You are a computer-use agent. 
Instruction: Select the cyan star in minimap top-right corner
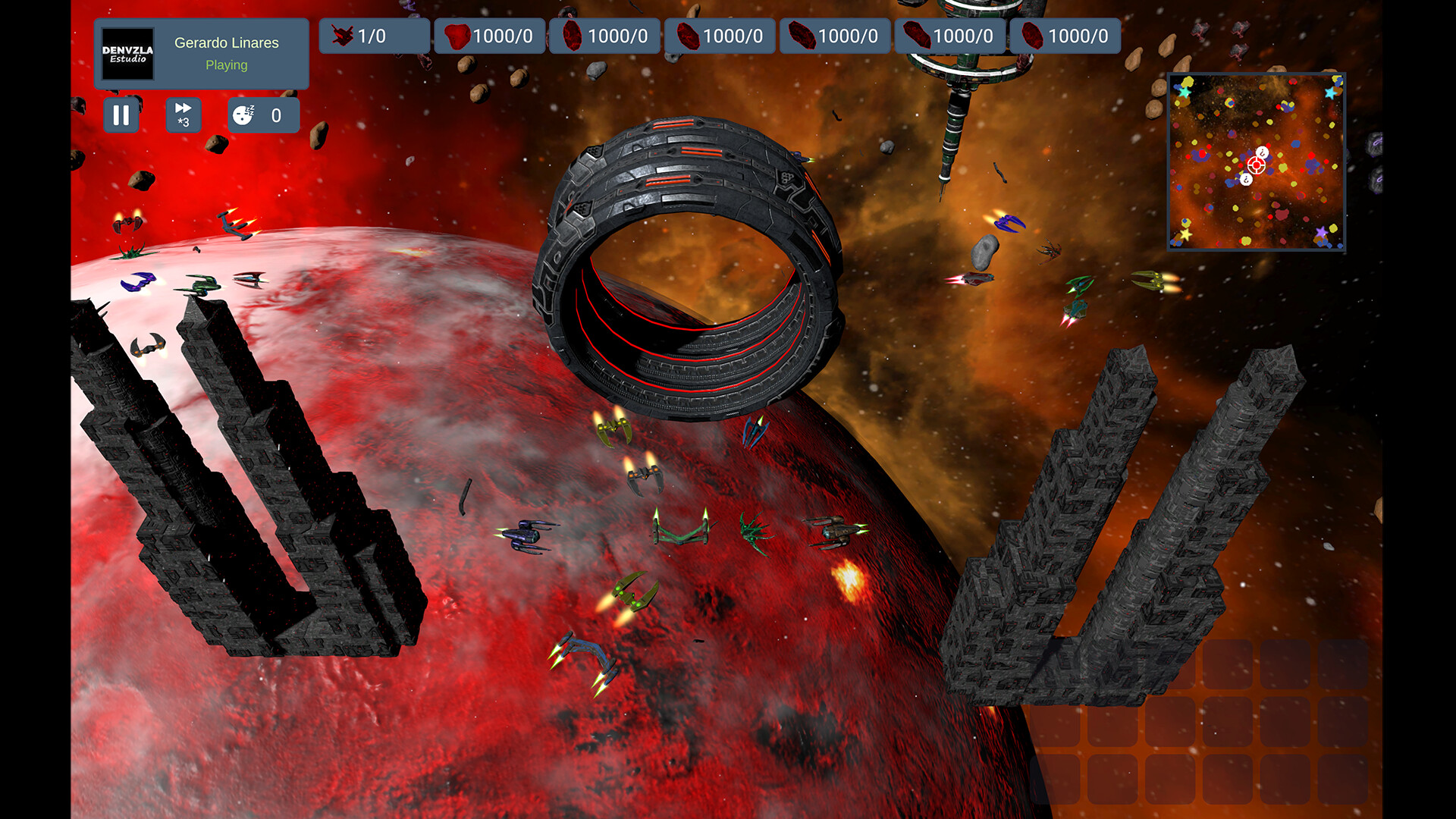coord(1330,93)
